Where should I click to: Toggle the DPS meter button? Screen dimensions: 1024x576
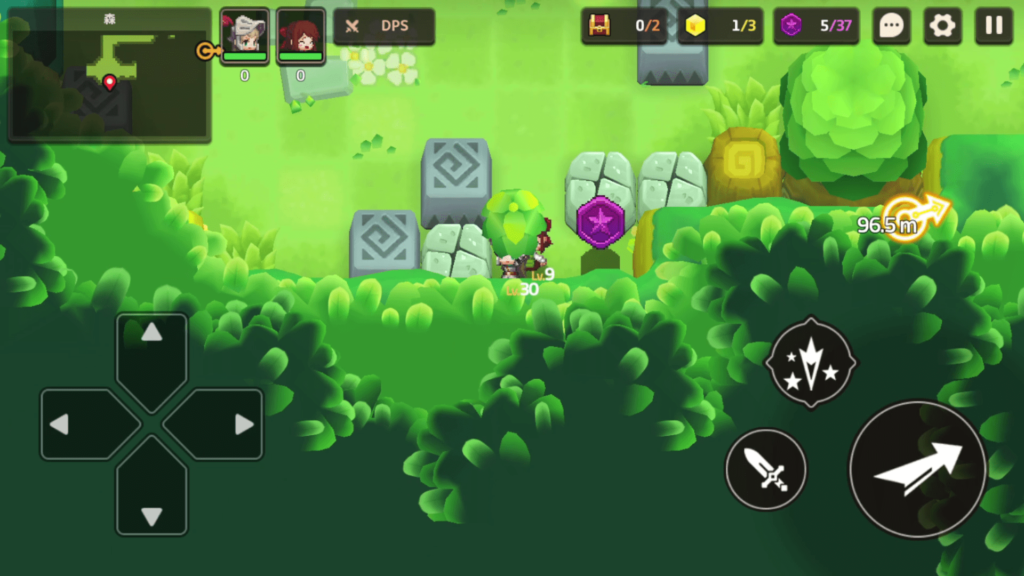[x=384, y=27]
